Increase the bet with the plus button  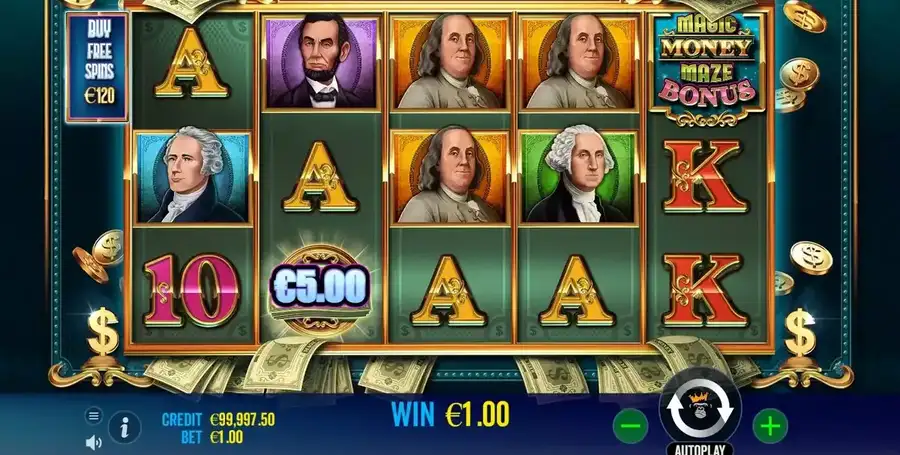point(769,427)
